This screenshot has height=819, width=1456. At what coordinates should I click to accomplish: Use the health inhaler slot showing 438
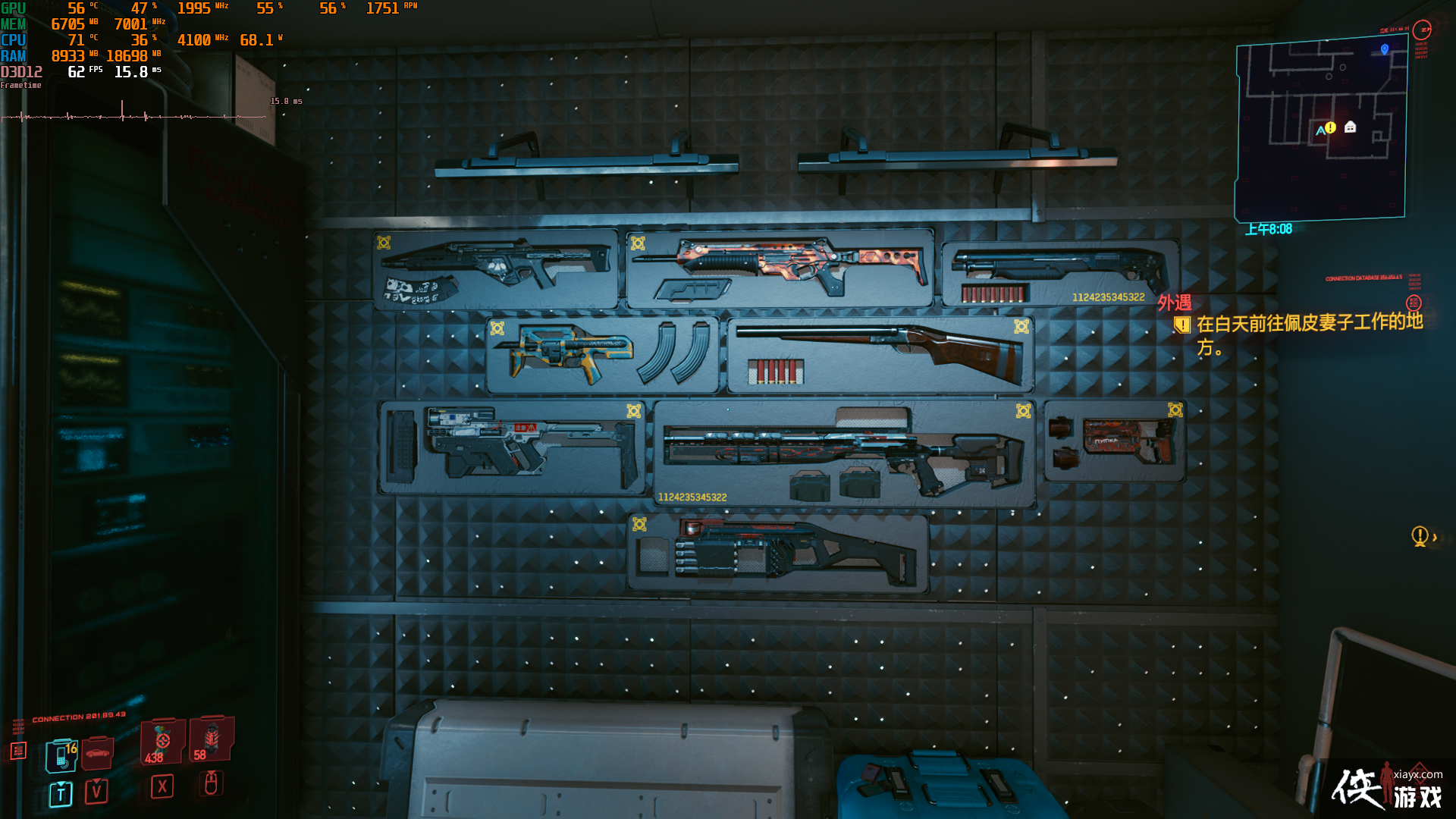point(162,742)
